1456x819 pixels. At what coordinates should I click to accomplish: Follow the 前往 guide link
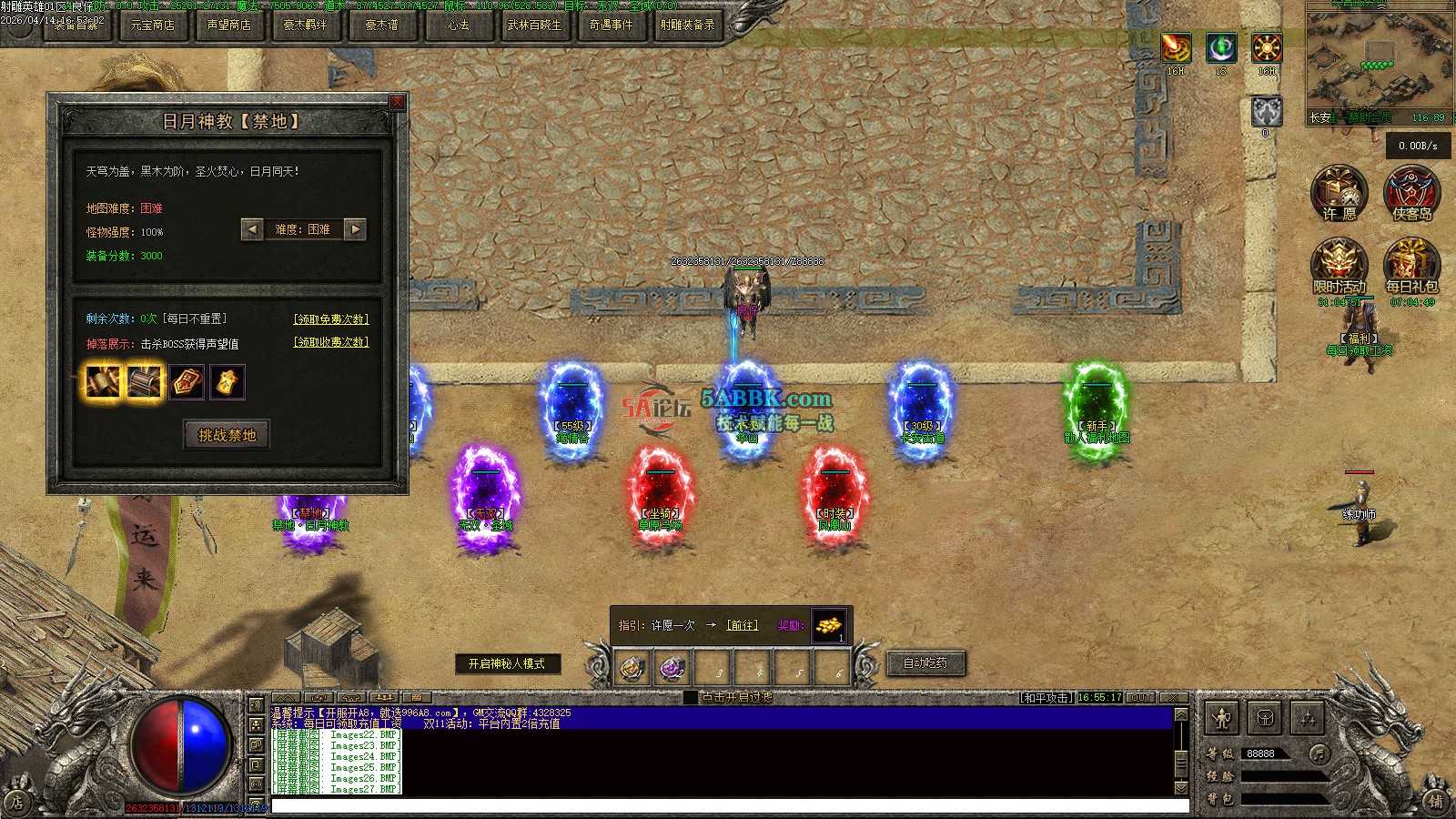[x=743, y=626]
